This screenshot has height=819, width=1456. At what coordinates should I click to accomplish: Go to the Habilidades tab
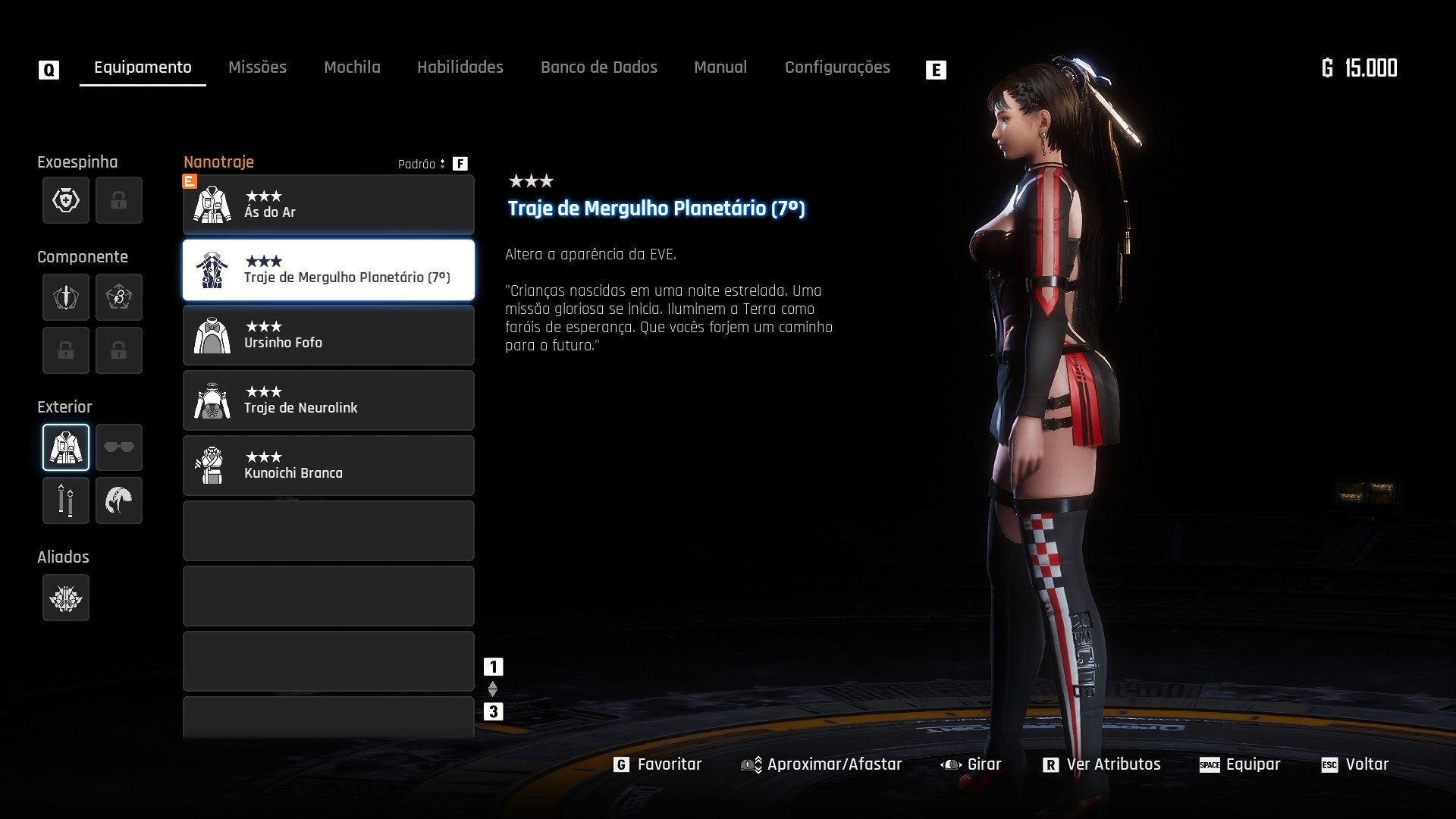tap(460, 67)
